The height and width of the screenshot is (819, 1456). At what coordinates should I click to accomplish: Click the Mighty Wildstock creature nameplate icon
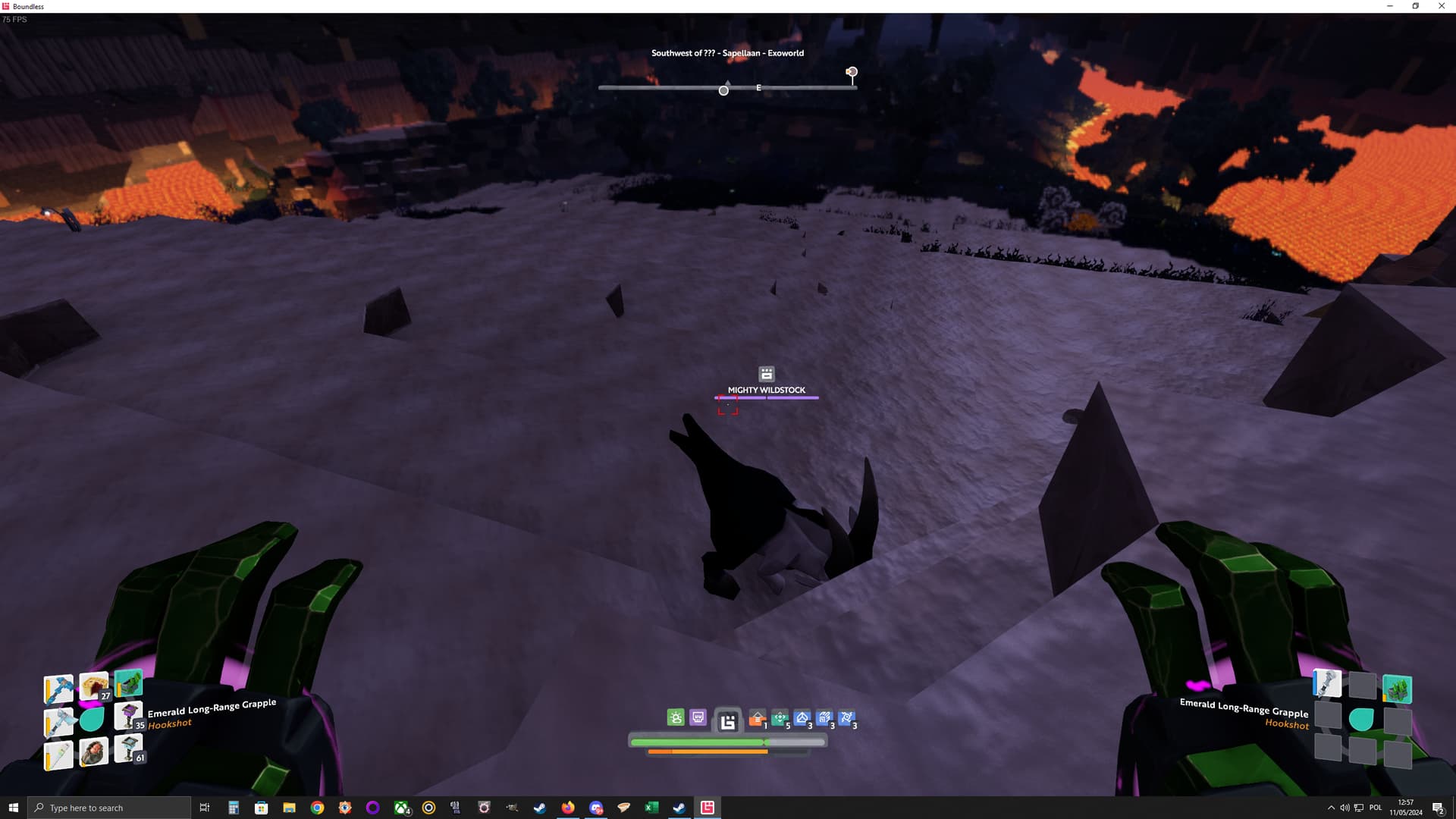[767, 374]
